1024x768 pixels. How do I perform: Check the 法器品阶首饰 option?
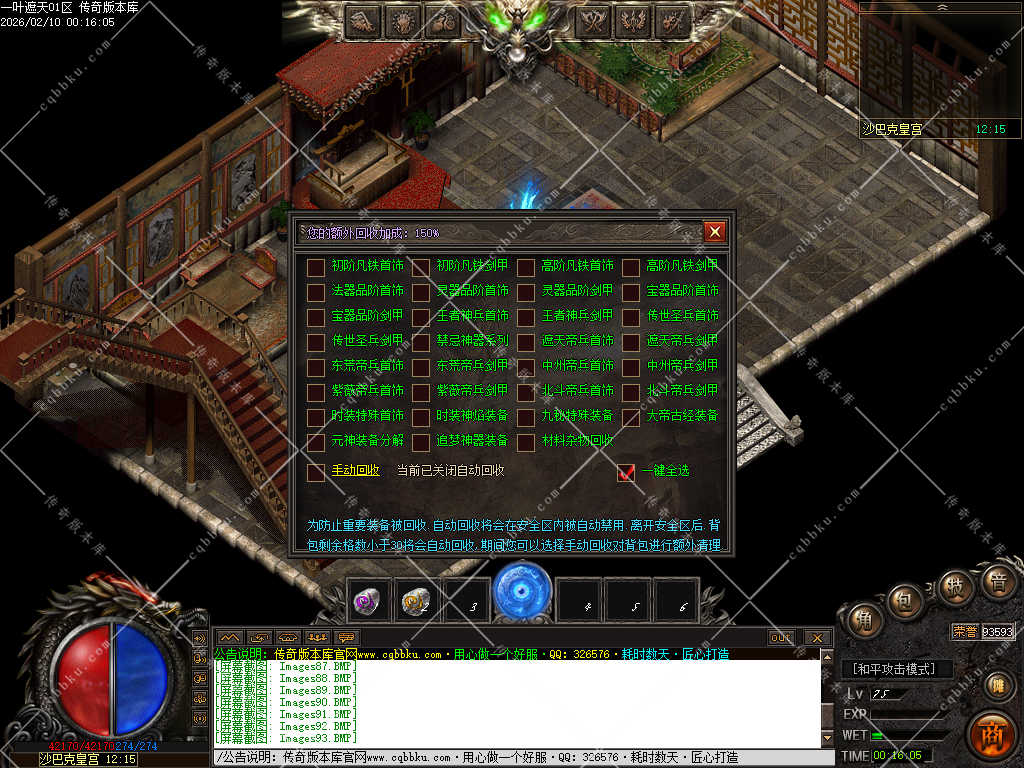316,292
